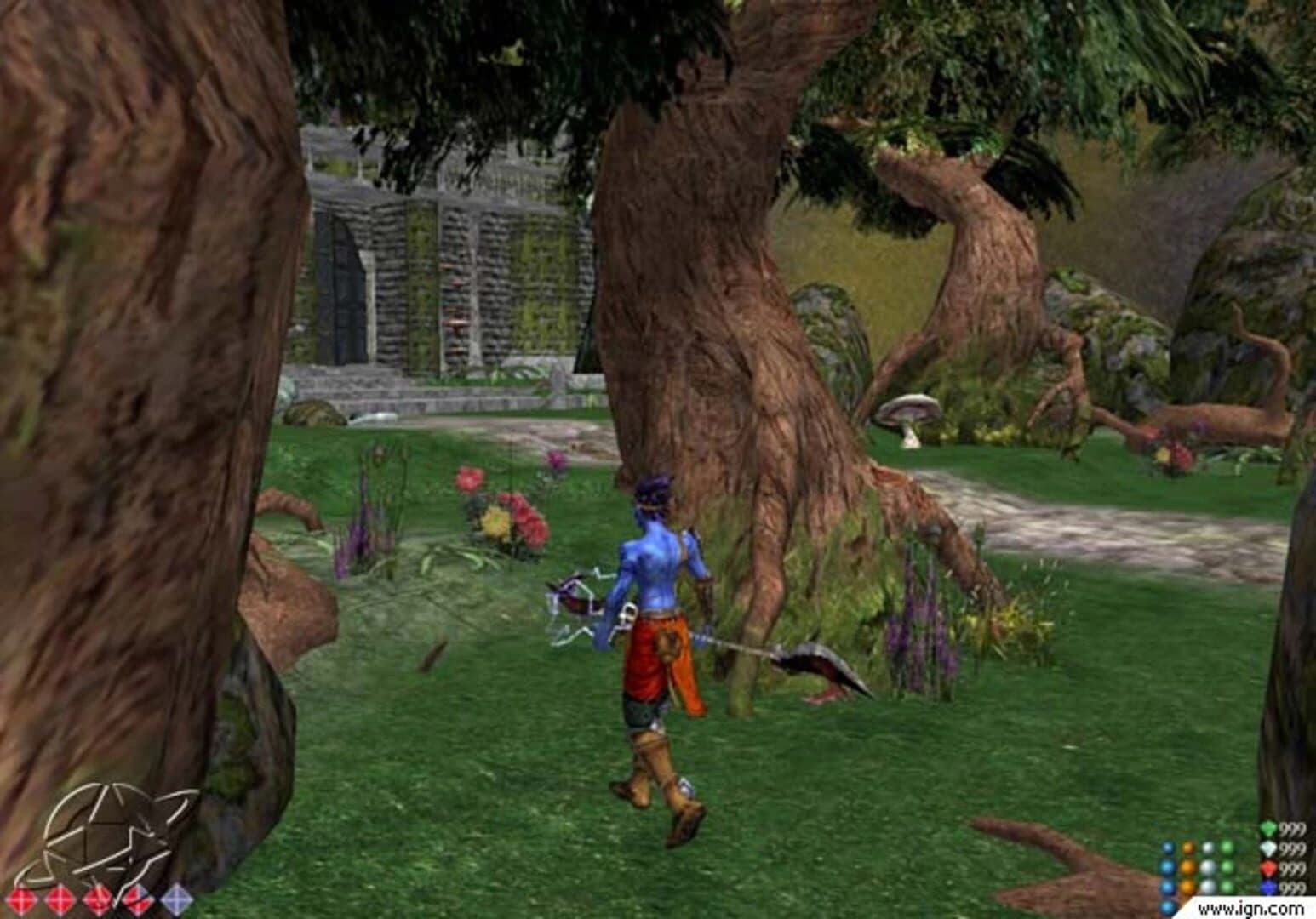
Task: Select the white diamond gem icon
Action: (x=1268, y=848)
